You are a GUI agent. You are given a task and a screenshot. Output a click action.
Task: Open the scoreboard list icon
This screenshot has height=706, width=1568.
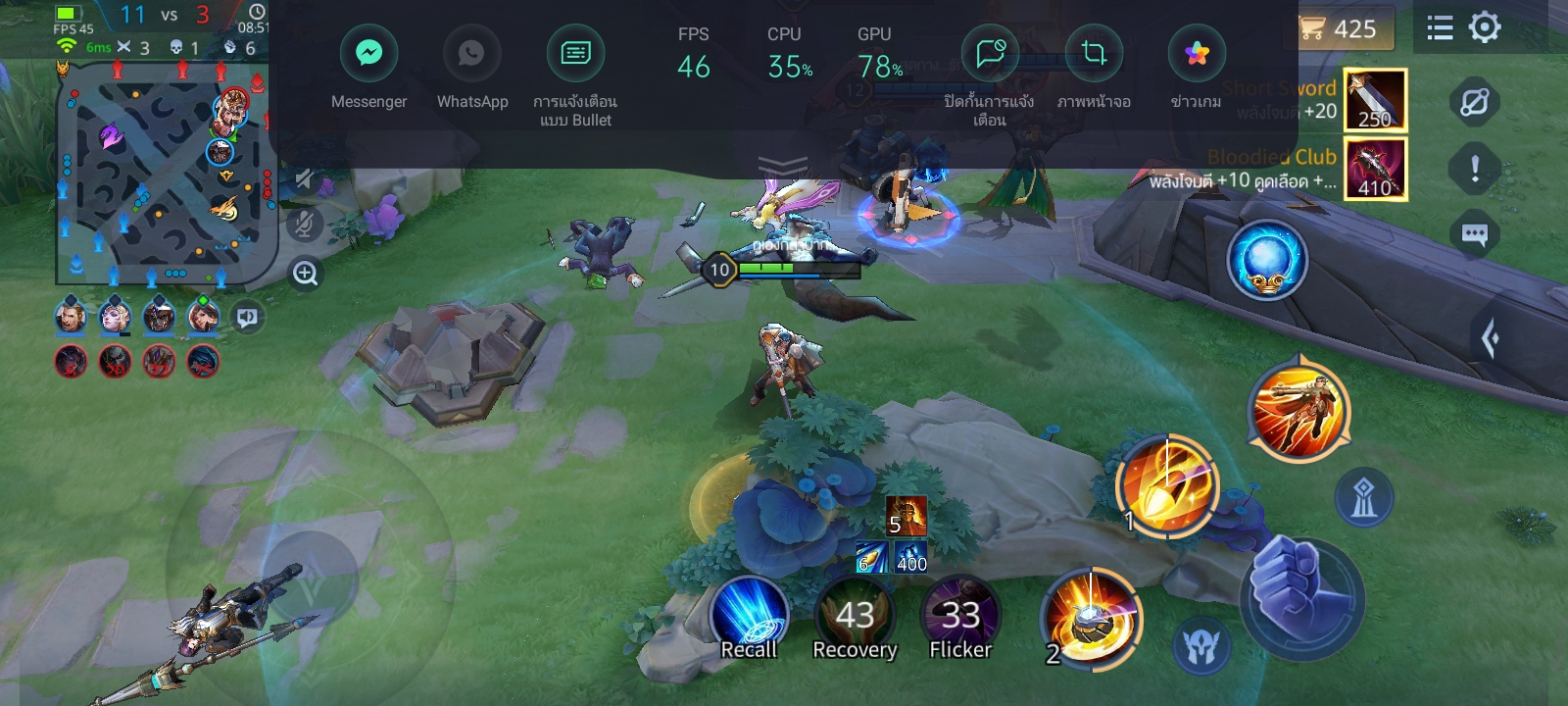pyautogui.click(x=1440, y=27)
